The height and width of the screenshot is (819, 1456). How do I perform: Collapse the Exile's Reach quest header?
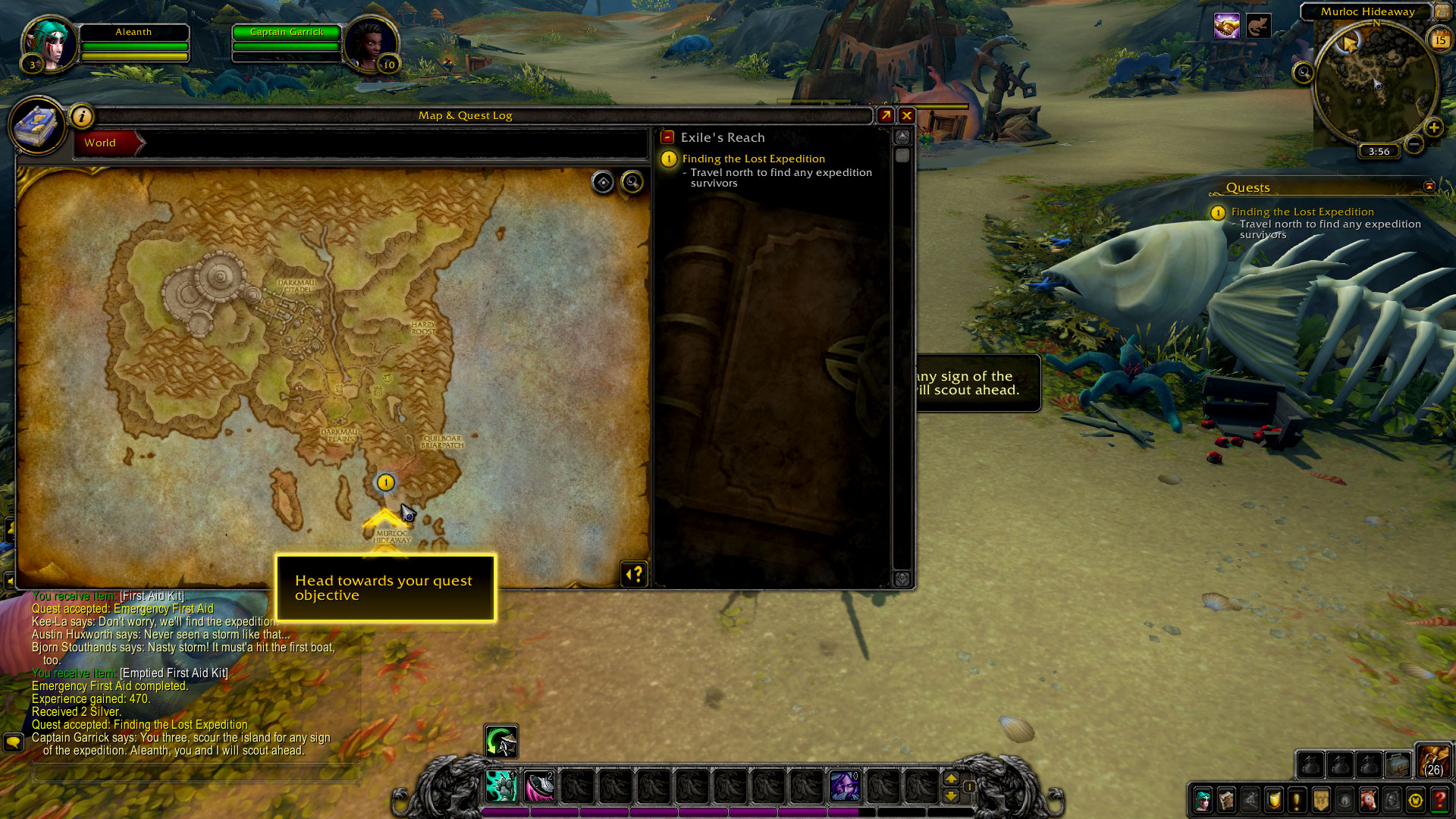(x=666, y=137)
